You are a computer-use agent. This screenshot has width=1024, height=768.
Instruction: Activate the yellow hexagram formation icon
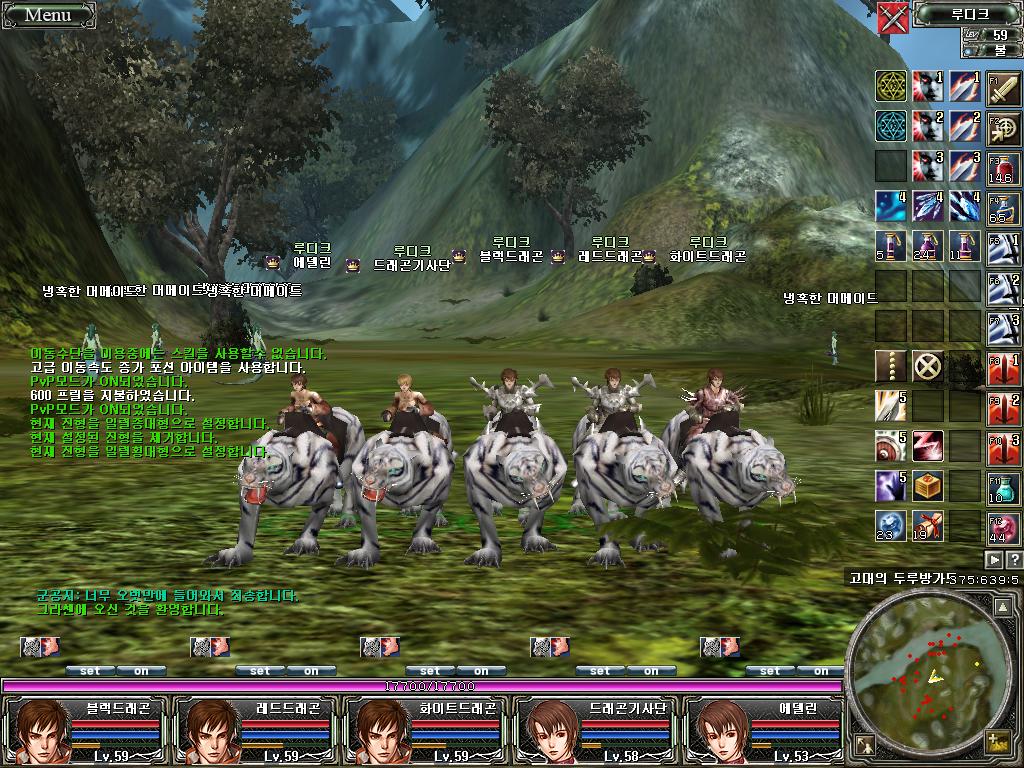pyautogui.click(x=891, y=87)
